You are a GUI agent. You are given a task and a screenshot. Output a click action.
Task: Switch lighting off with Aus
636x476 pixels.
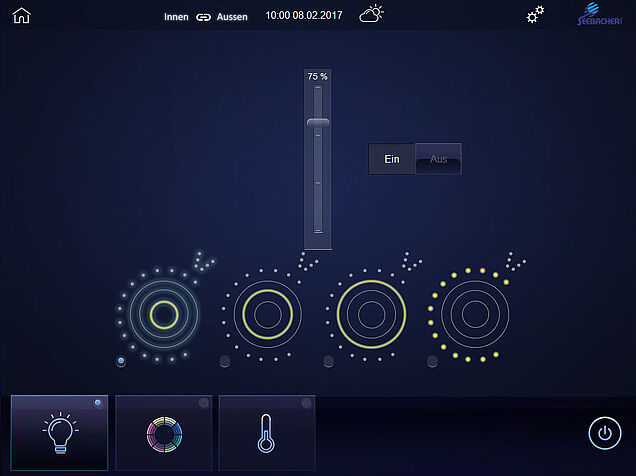pyautogui.click(x=438, y=159)
